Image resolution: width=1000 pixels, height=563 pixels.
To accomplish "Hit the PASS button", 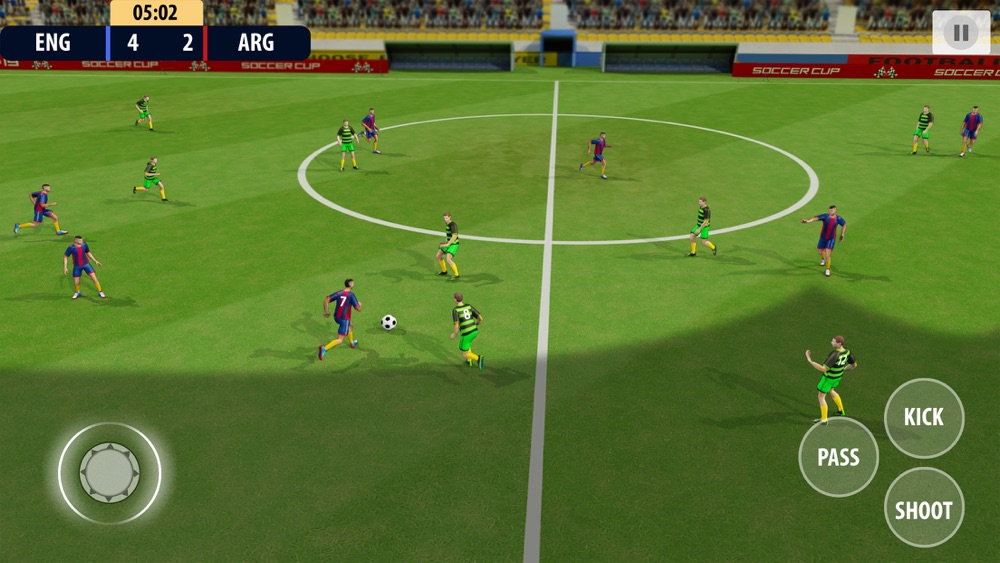I will pyautogui.click(x=838, y=457).
